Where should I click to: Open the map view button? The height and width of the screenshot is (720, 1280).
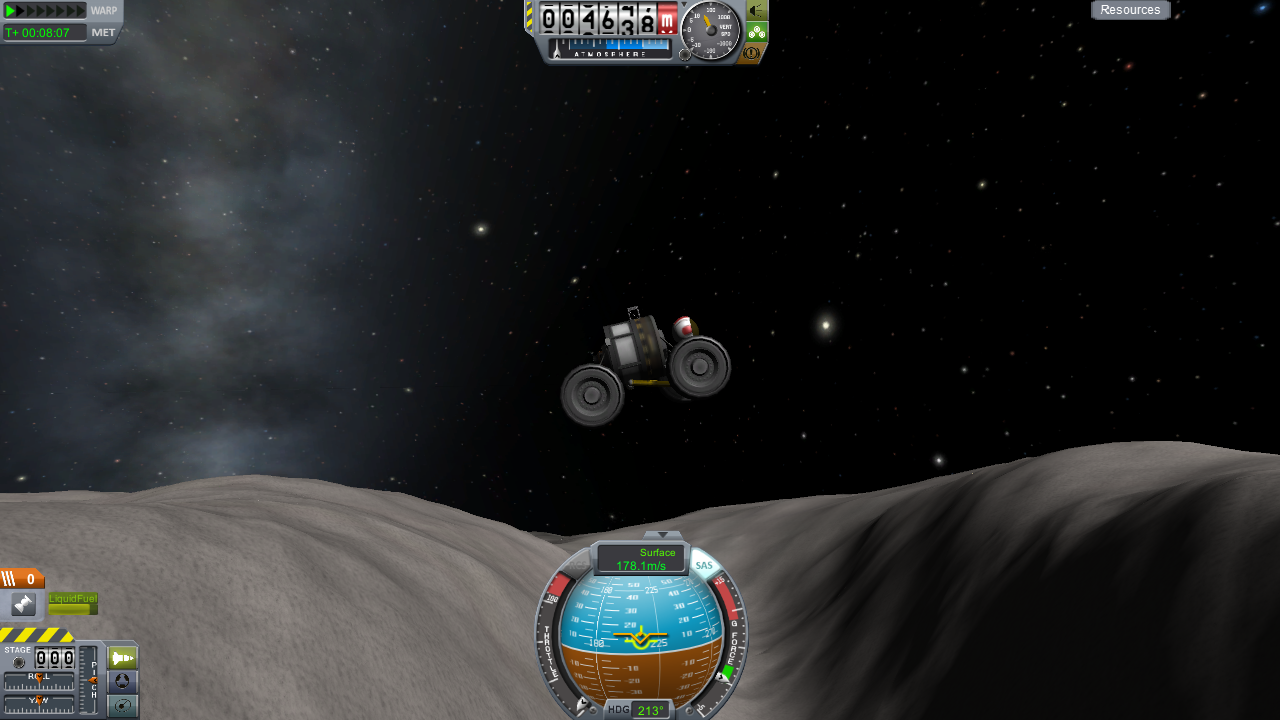[122, 706]
